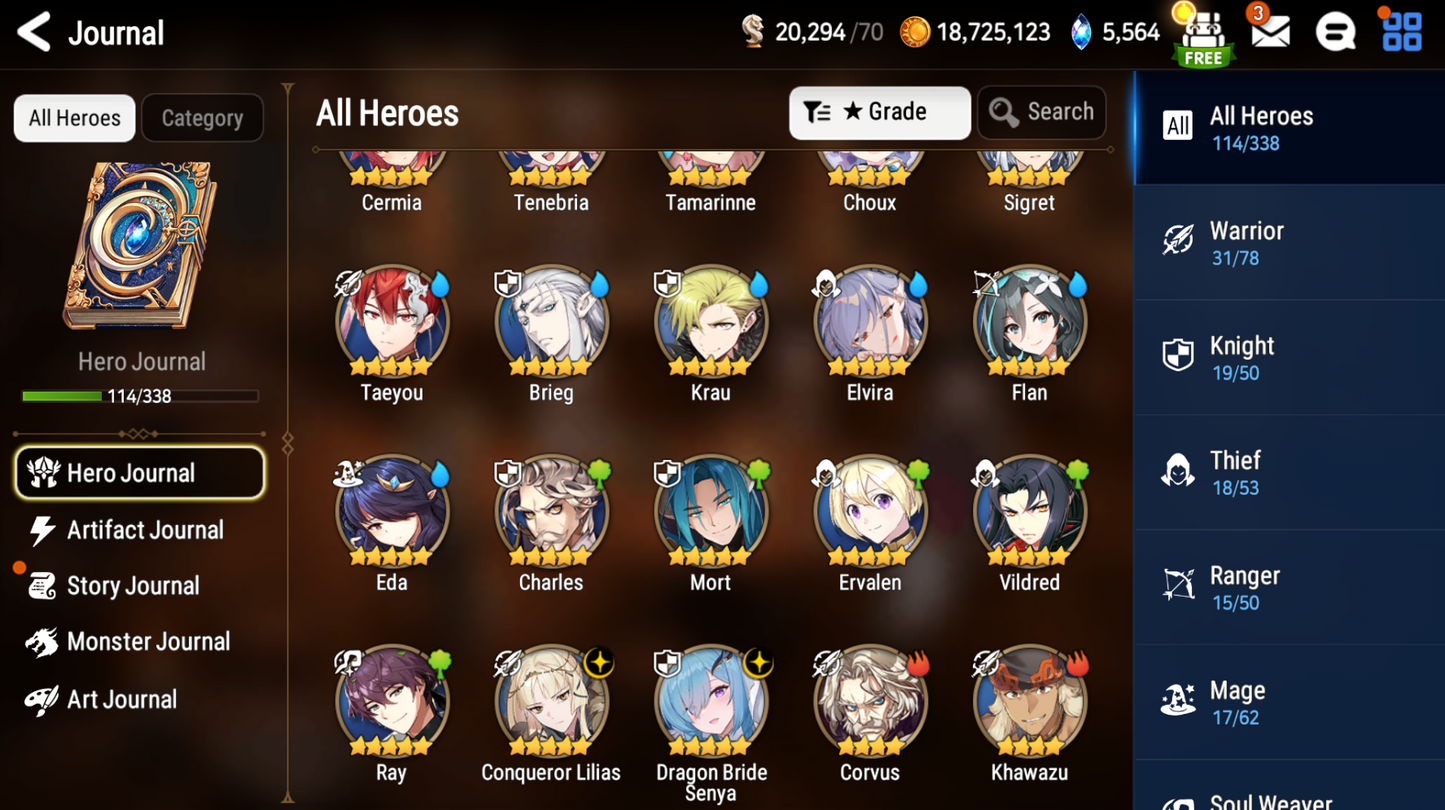1445x810 pixels.
Task: Open the mail inbox
Action: click(x=1270, y=33)
